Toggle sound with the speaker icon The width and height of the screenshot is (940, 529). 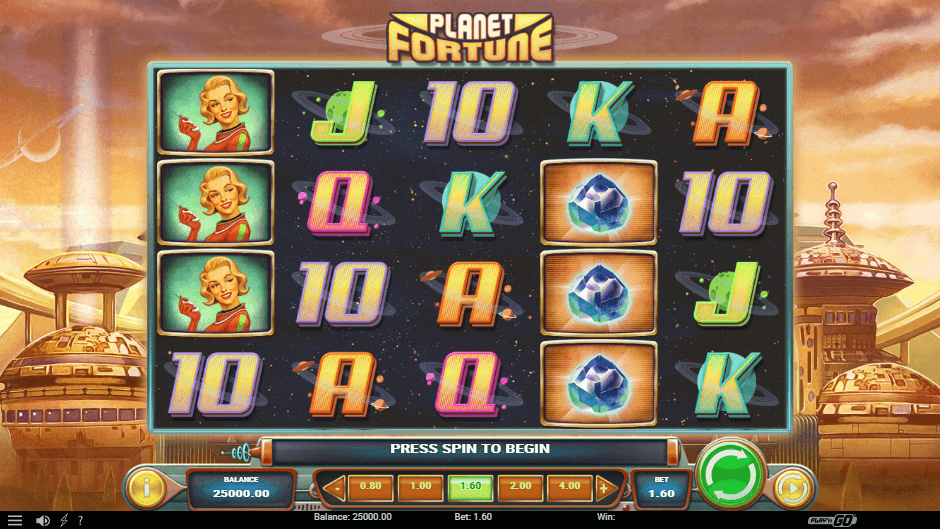[42, 521]
